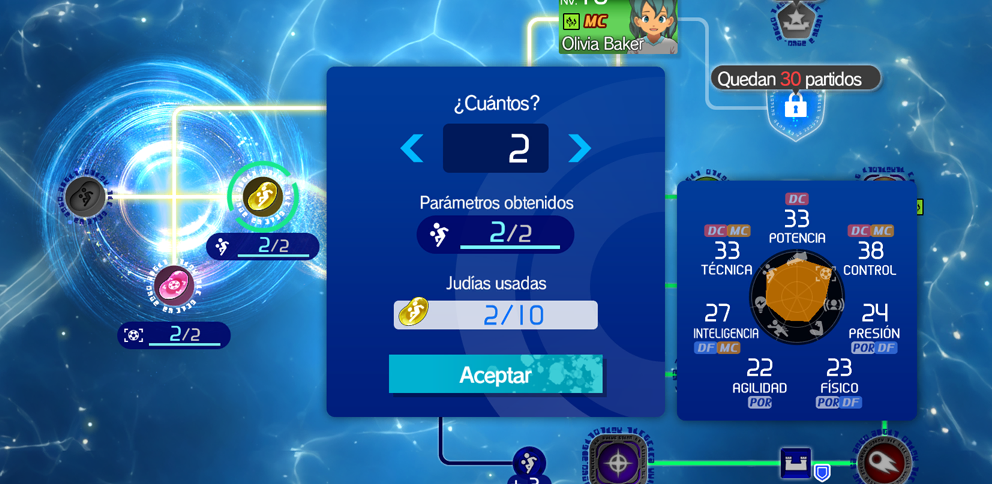Viewport: 992px width, 484px height.
Task: Select the grey greyed-out bean node
Action: [x=86, y=196]
